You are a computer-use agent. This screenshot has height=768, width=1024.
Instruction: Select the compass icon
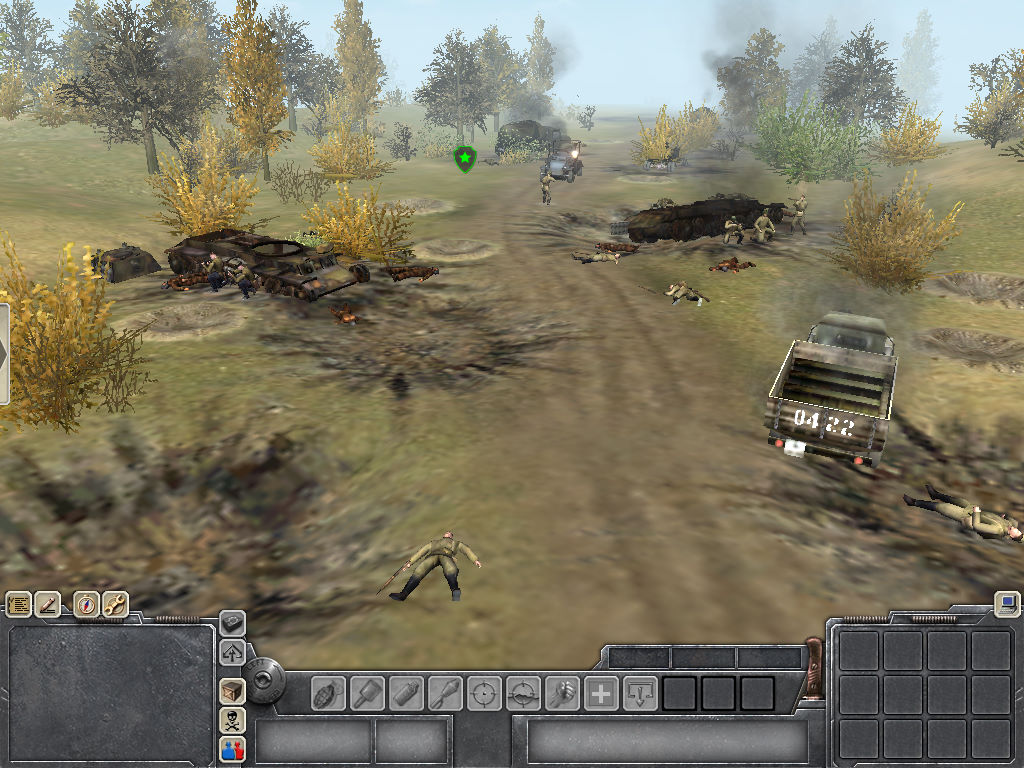click(87, 603)
